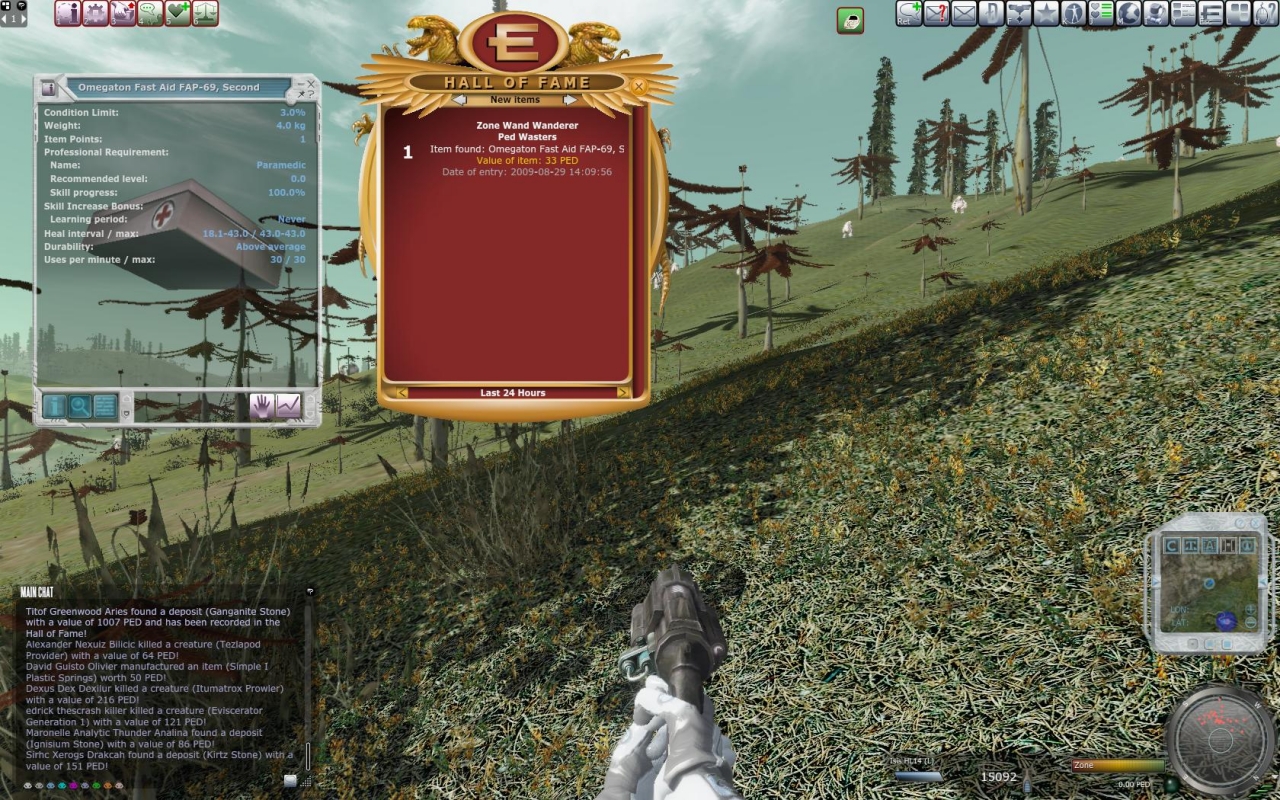Close the Hall of Fame window

638,87
